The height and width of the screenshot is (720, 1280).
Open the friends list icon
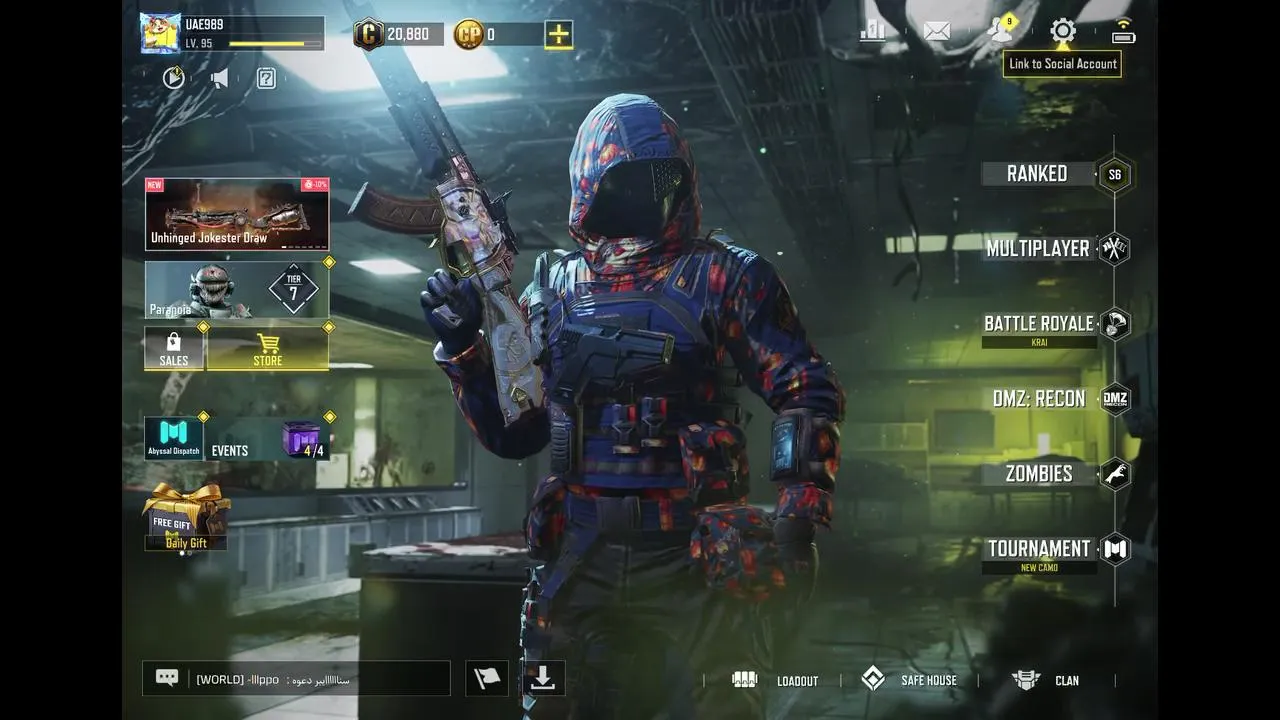[1000, 31]
